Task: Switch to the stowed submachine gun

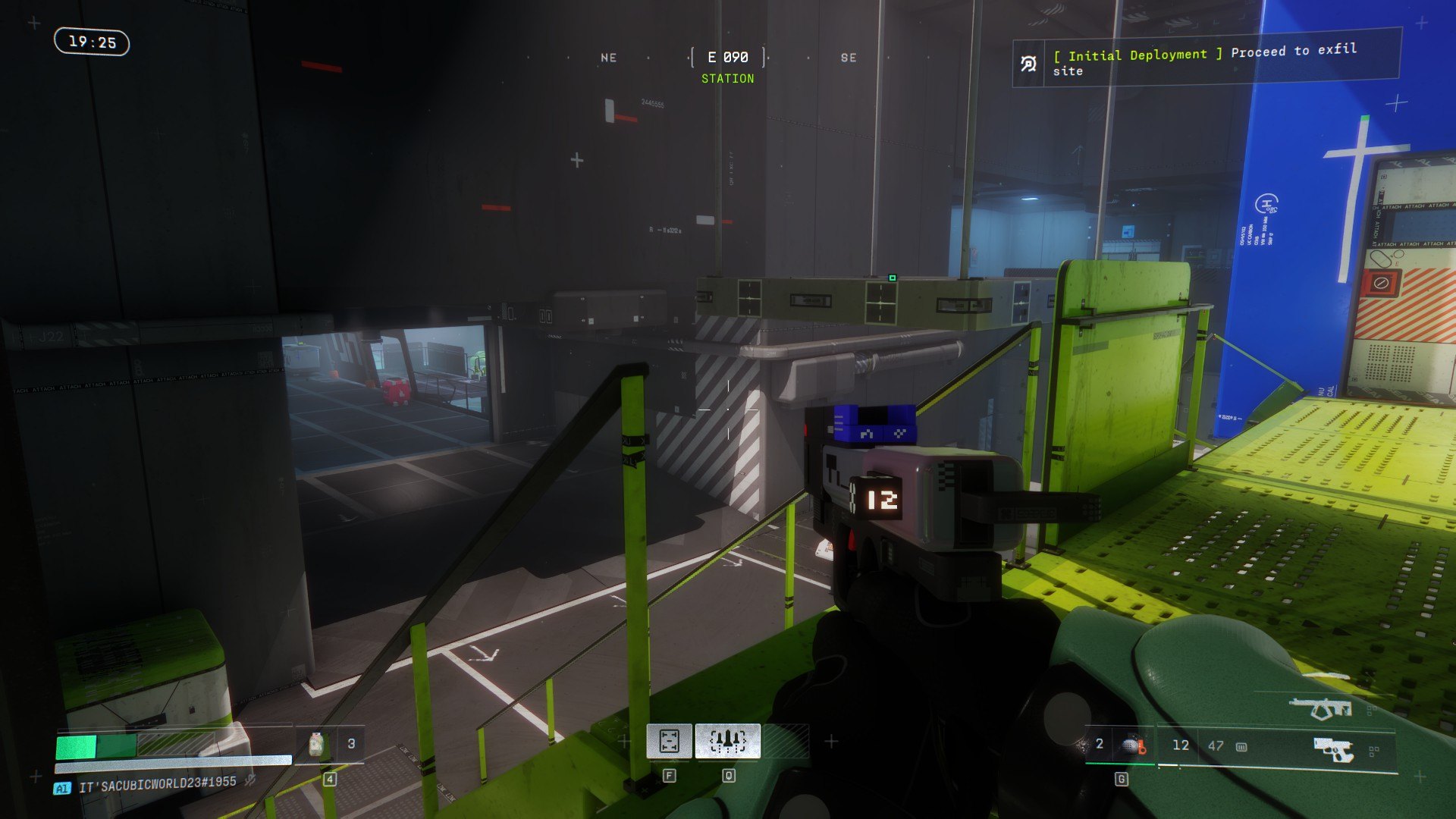Action: coord(1320,708)
